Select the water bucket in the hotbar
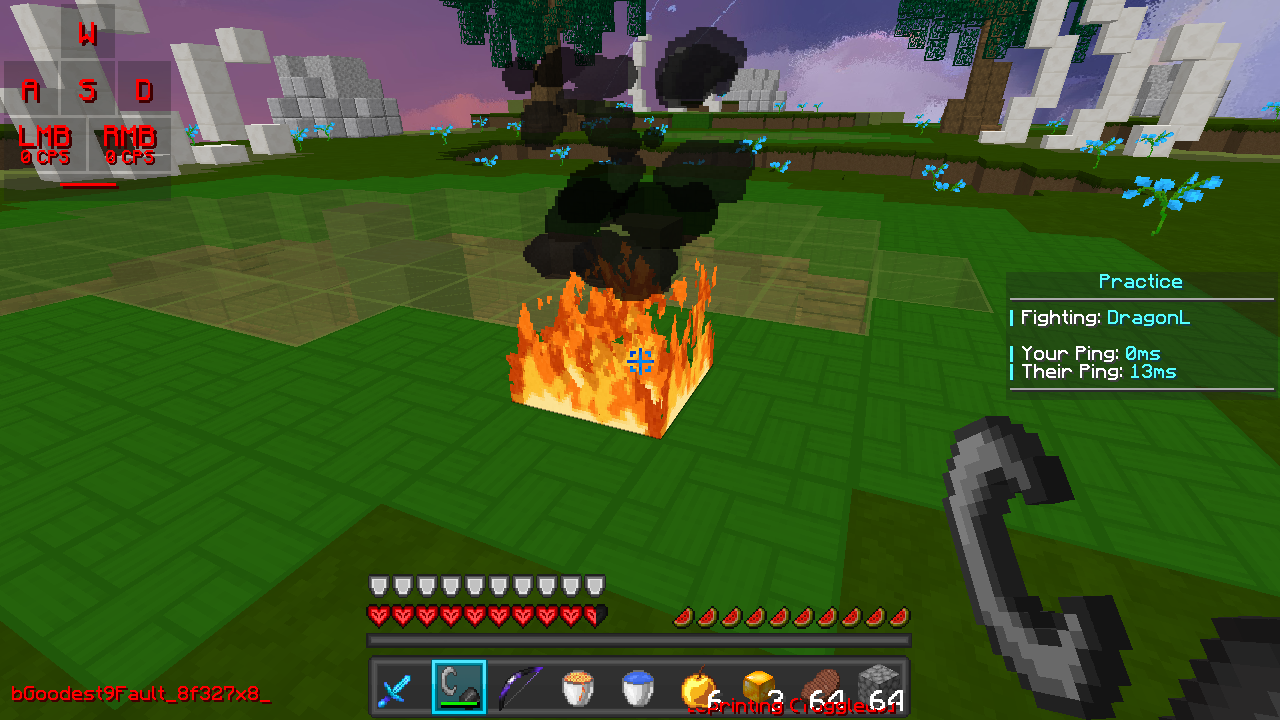Screen dimensions: 1280x720 (636, 686)
